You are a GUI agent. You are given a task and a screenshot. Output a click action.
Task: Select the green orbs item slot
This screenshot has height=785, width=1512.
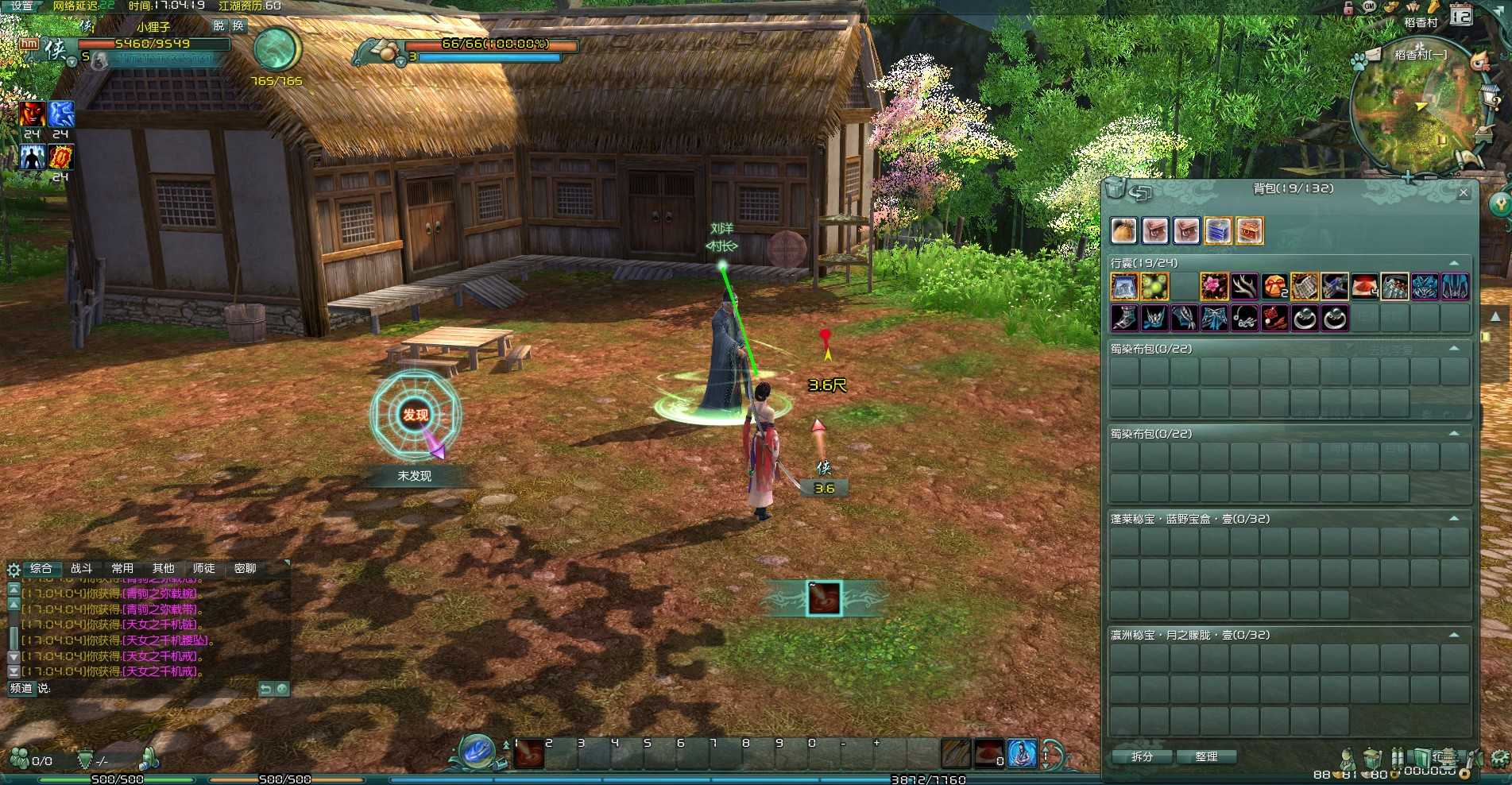pyautogui.click(x=1154, y=286)
